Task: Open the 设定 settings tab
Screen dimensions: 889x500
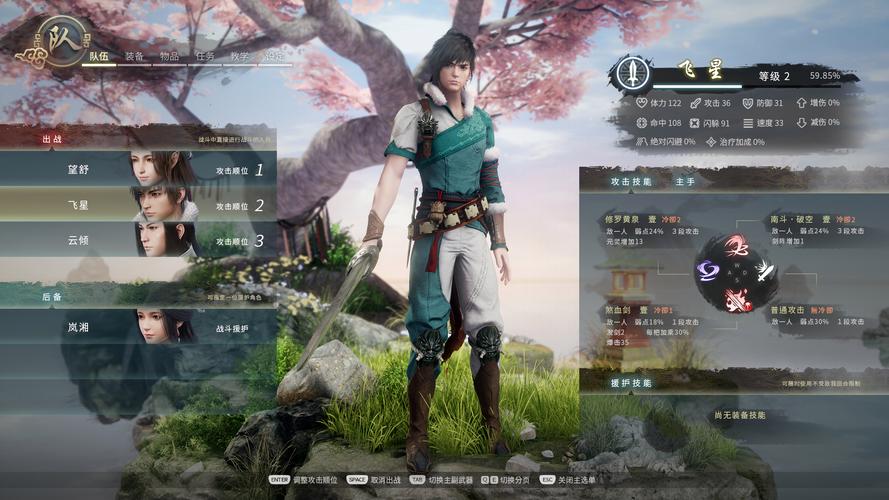Action: (274, 56)
